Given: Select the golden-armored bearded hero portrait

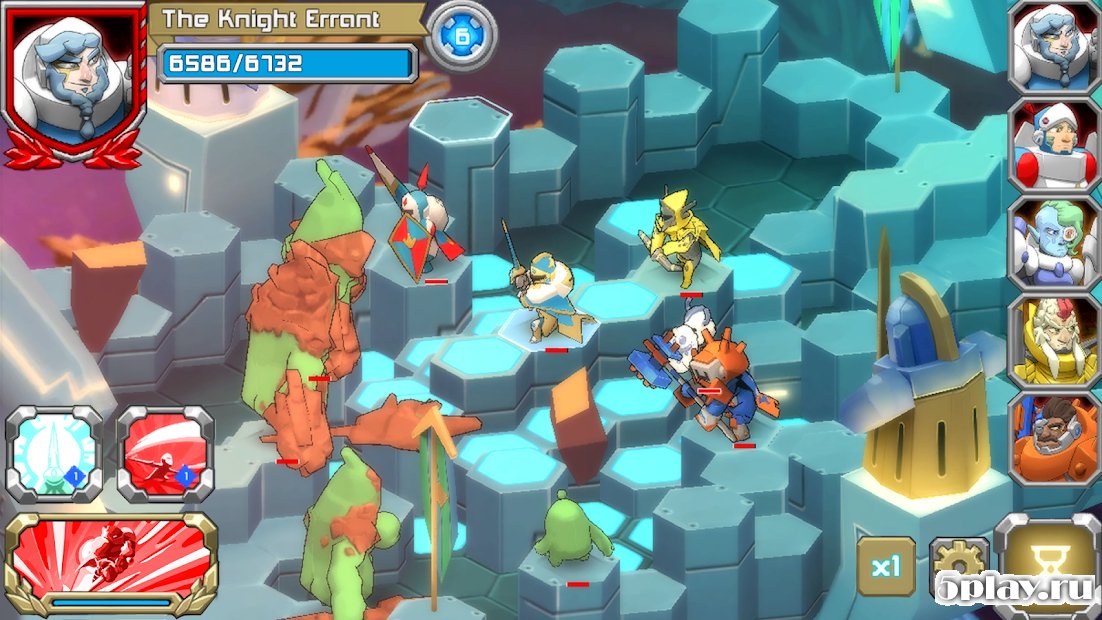Looking at the screenshot, I should point(1052,341).
